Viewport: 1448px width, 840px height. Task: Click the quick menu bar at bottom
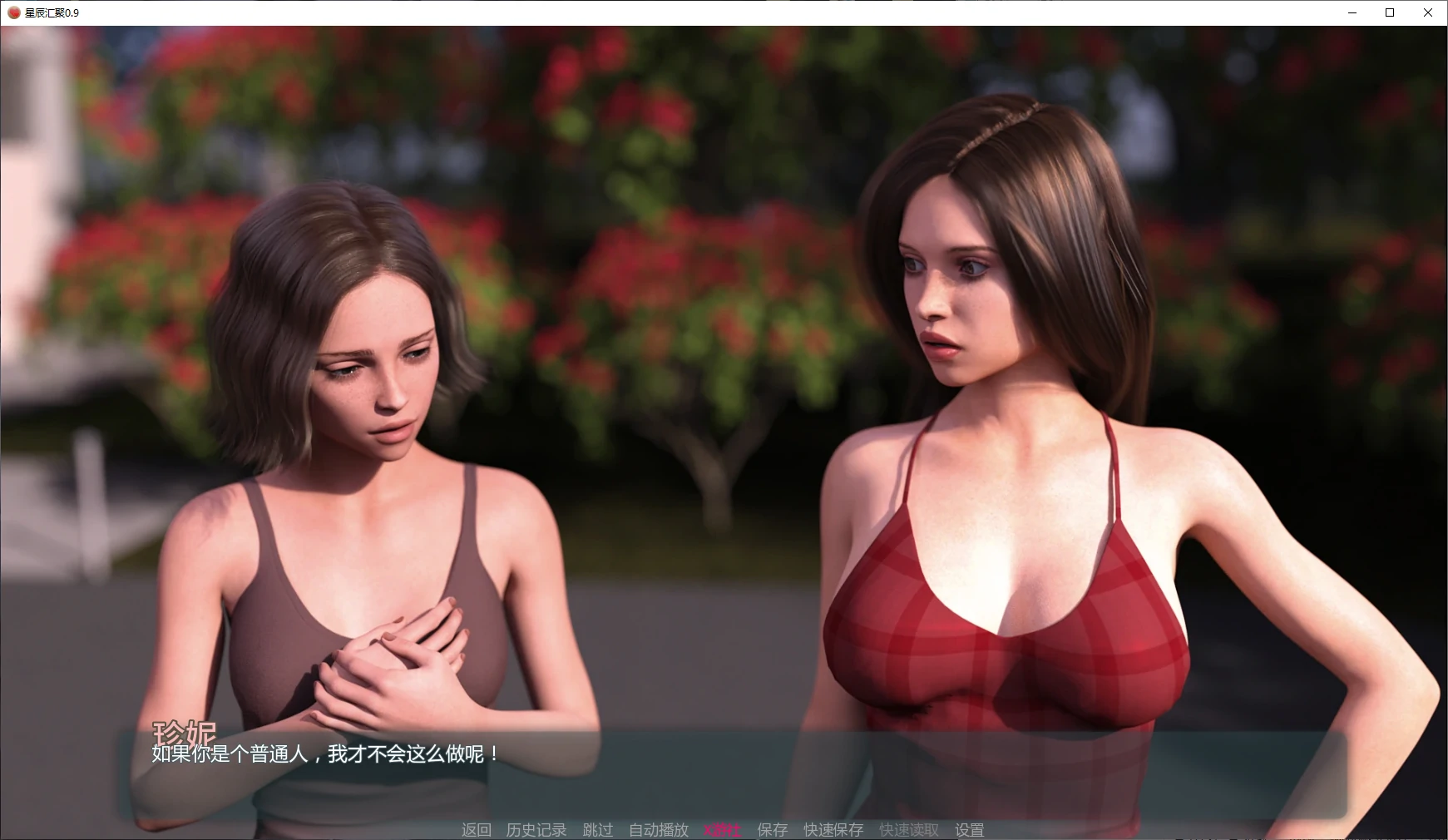(x=724, y=829)
